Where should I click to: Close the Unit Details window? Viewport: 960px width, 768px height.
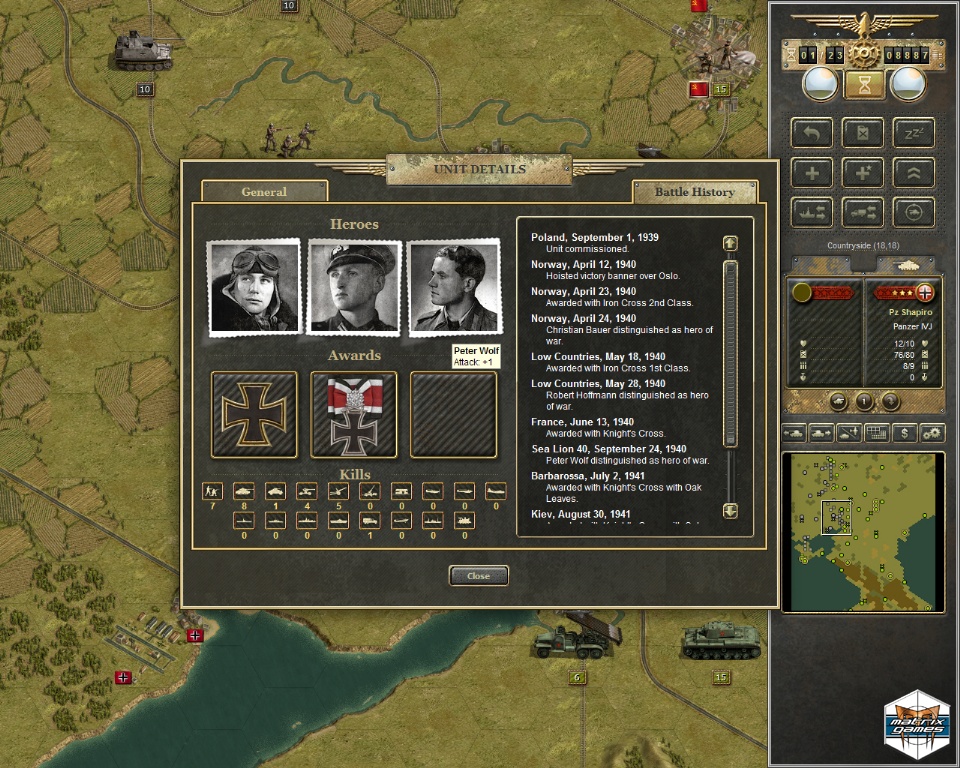478,576
